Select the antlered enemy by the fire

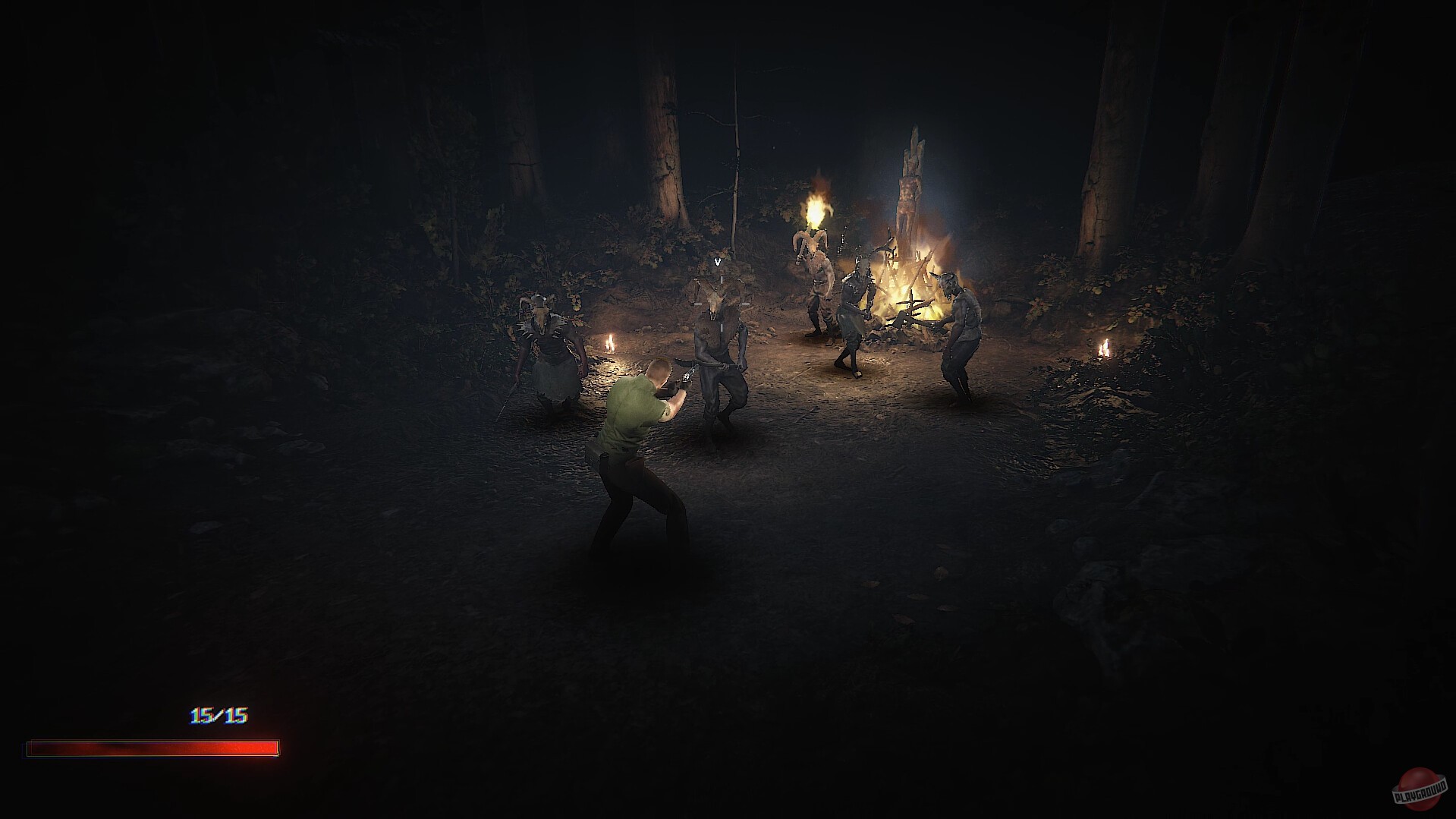pyautogui.click(x=857, y=311)
